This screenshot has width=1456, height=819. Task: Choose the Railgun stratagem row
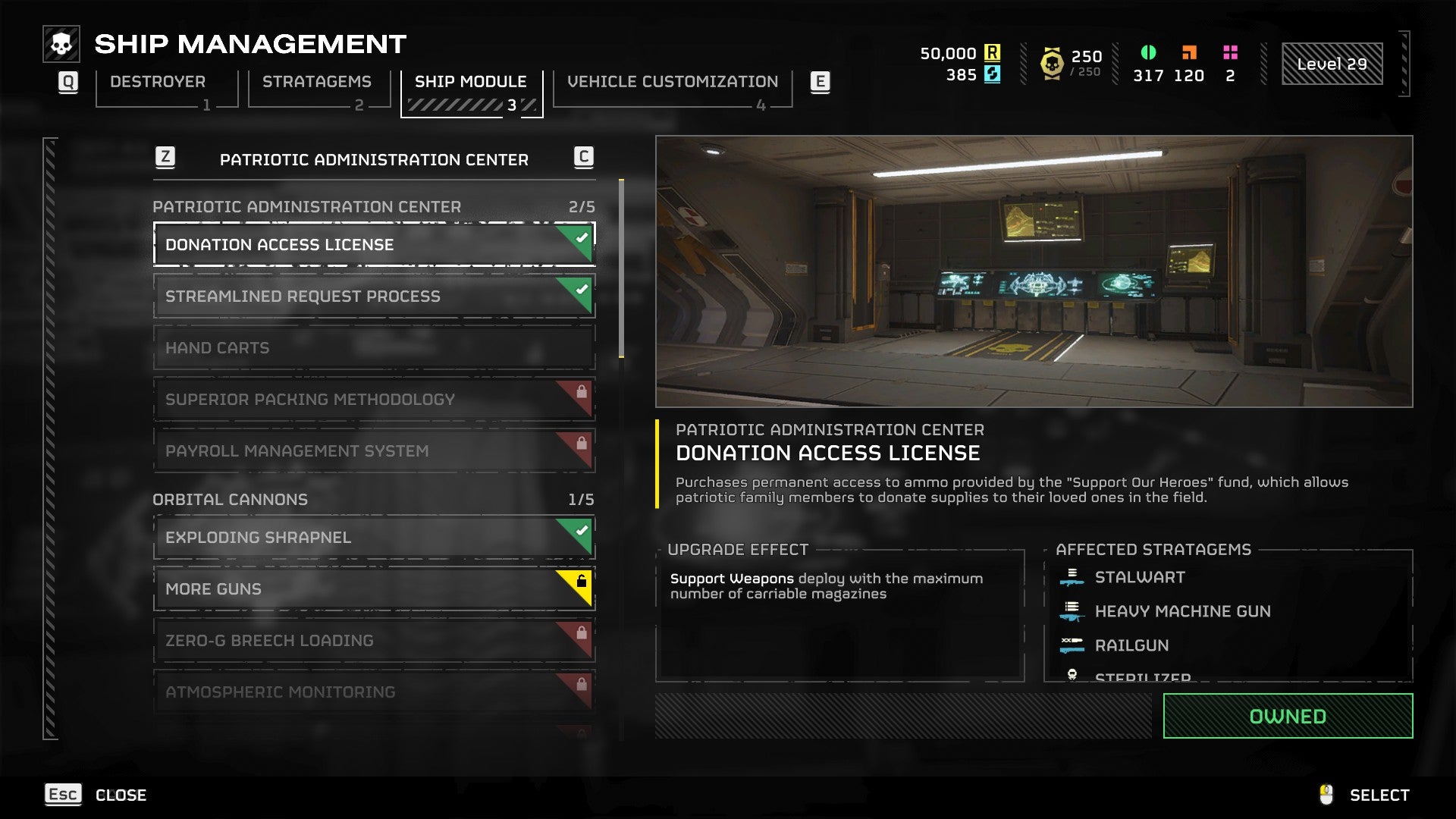coord(1131,645)
